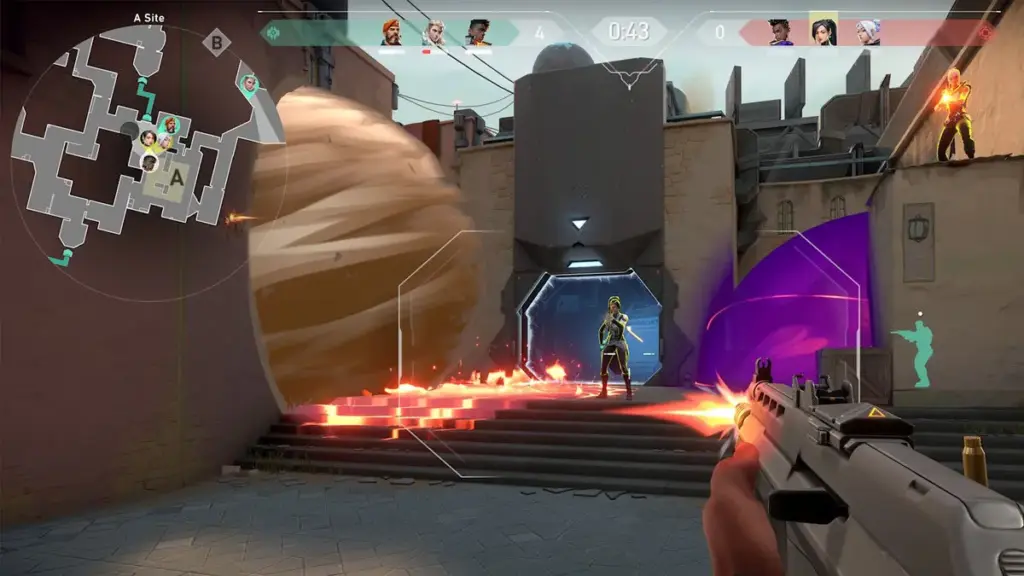The image size is (1024, 576).
Task: Click the lone teammate icon on minimap's edge
Action: click(249, 83)
